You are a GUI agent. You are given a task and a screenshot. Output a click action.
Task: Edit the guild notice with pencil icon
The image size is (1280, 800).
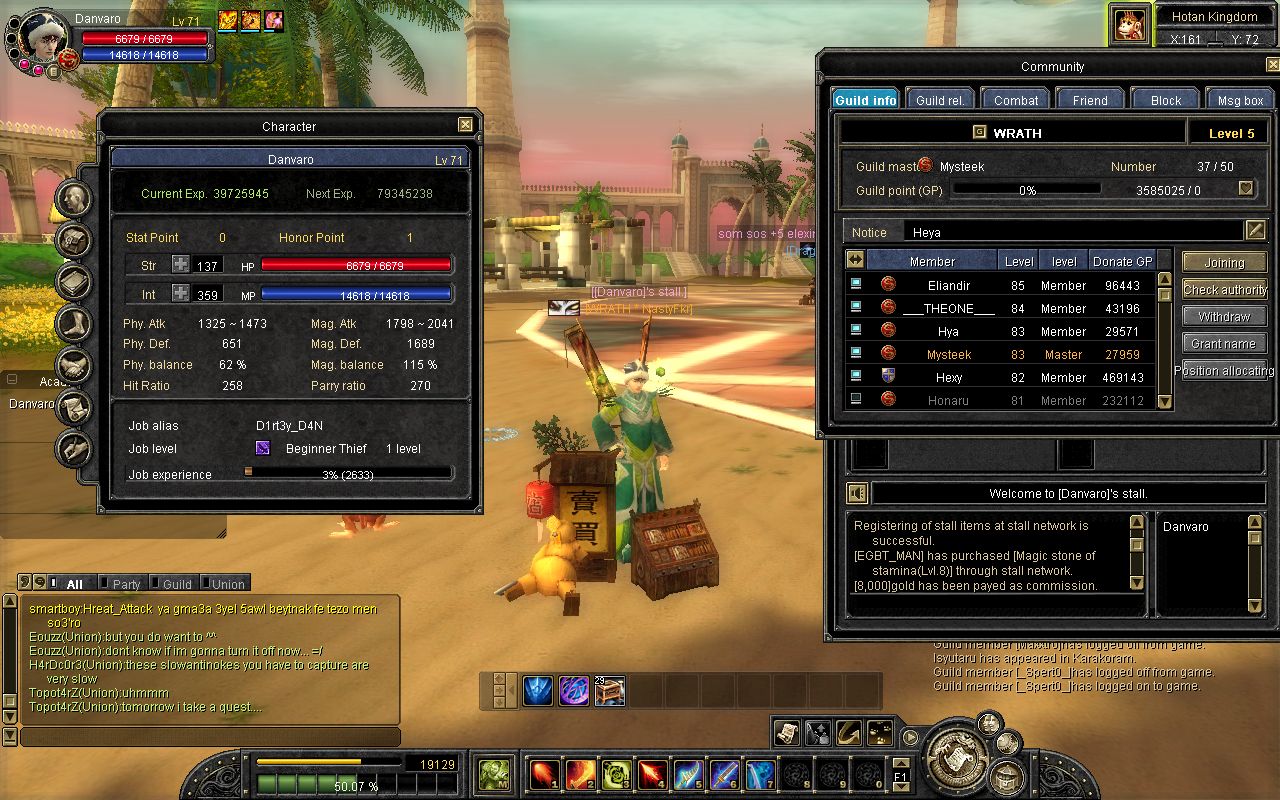click(x=1256, y=231)
